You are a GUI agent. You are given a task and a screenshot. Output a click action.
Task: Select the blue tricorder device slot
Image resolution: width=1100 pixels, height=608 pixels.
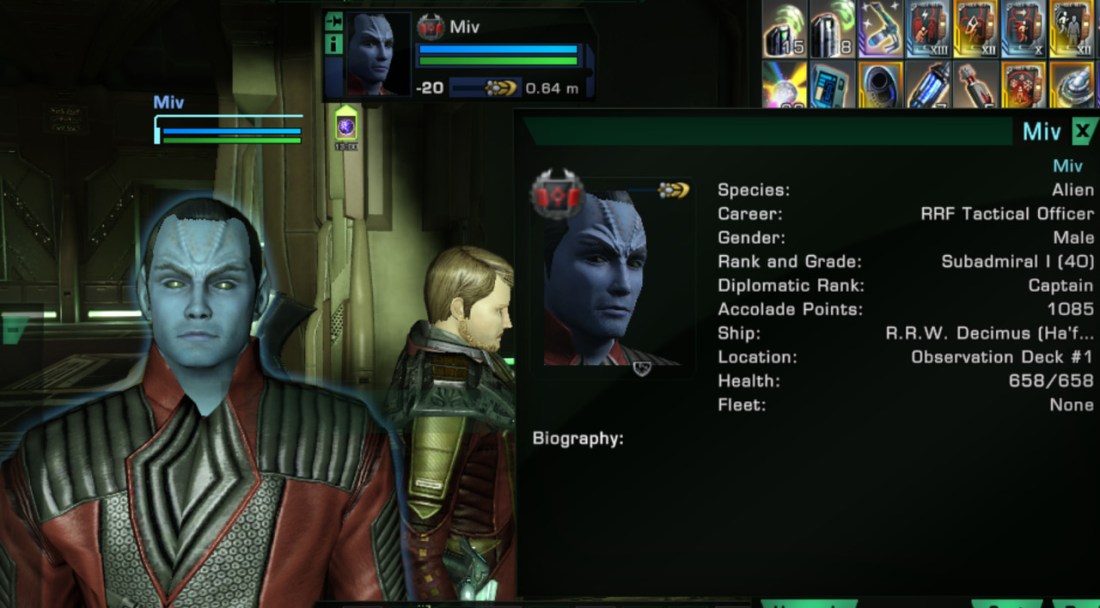(x=832, y=84)
